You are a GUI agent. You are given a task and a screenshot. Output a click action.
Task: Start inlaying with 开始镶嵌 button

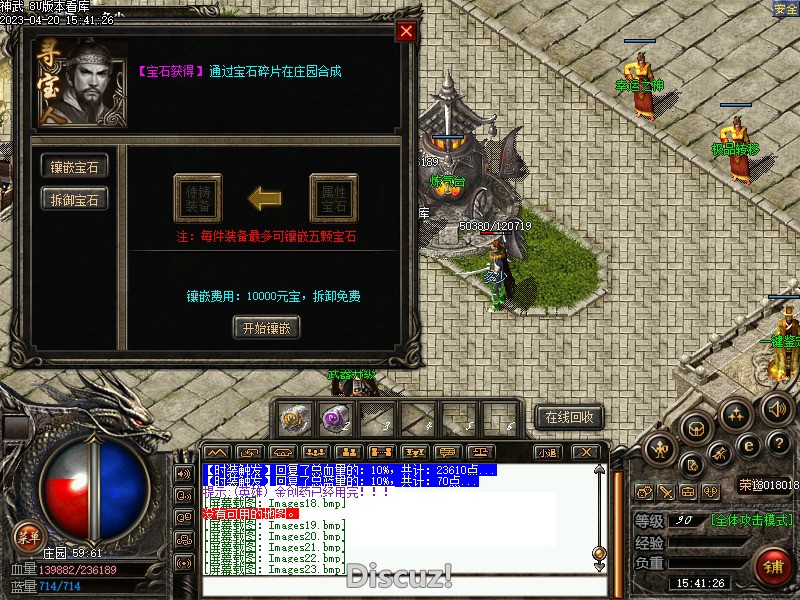pos(266,327)
